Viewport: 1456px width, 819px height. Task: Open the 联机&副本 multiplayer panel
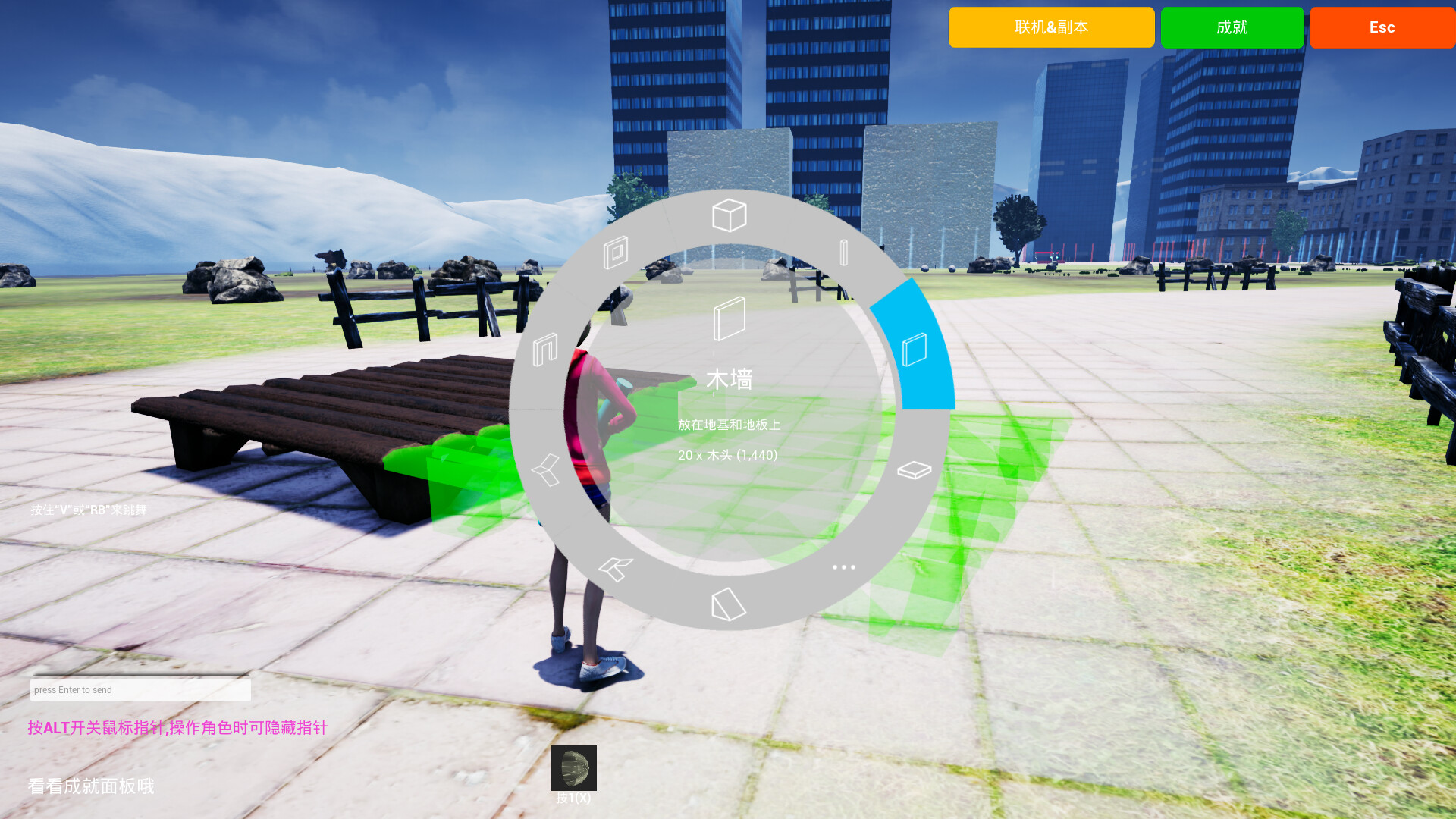coord(1051,27)
